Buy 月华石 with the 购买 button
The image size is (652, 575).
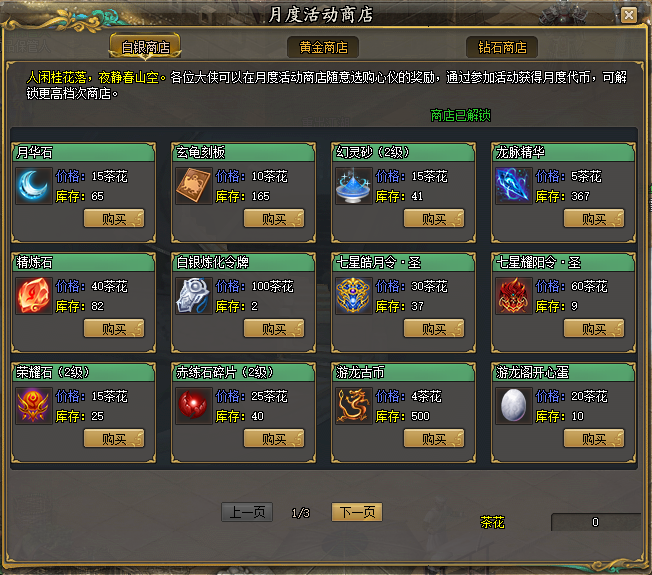[114, 219]
